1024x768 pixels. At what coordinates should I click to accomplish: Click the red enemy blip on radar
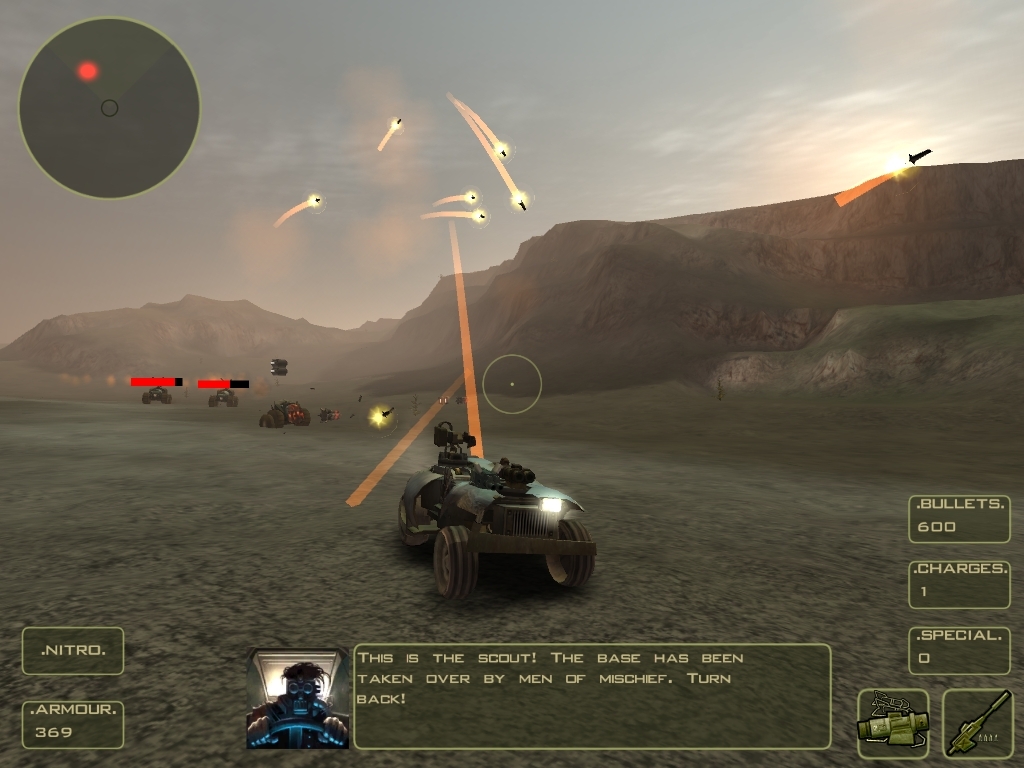pyautogui.click(x=88, y=71)
